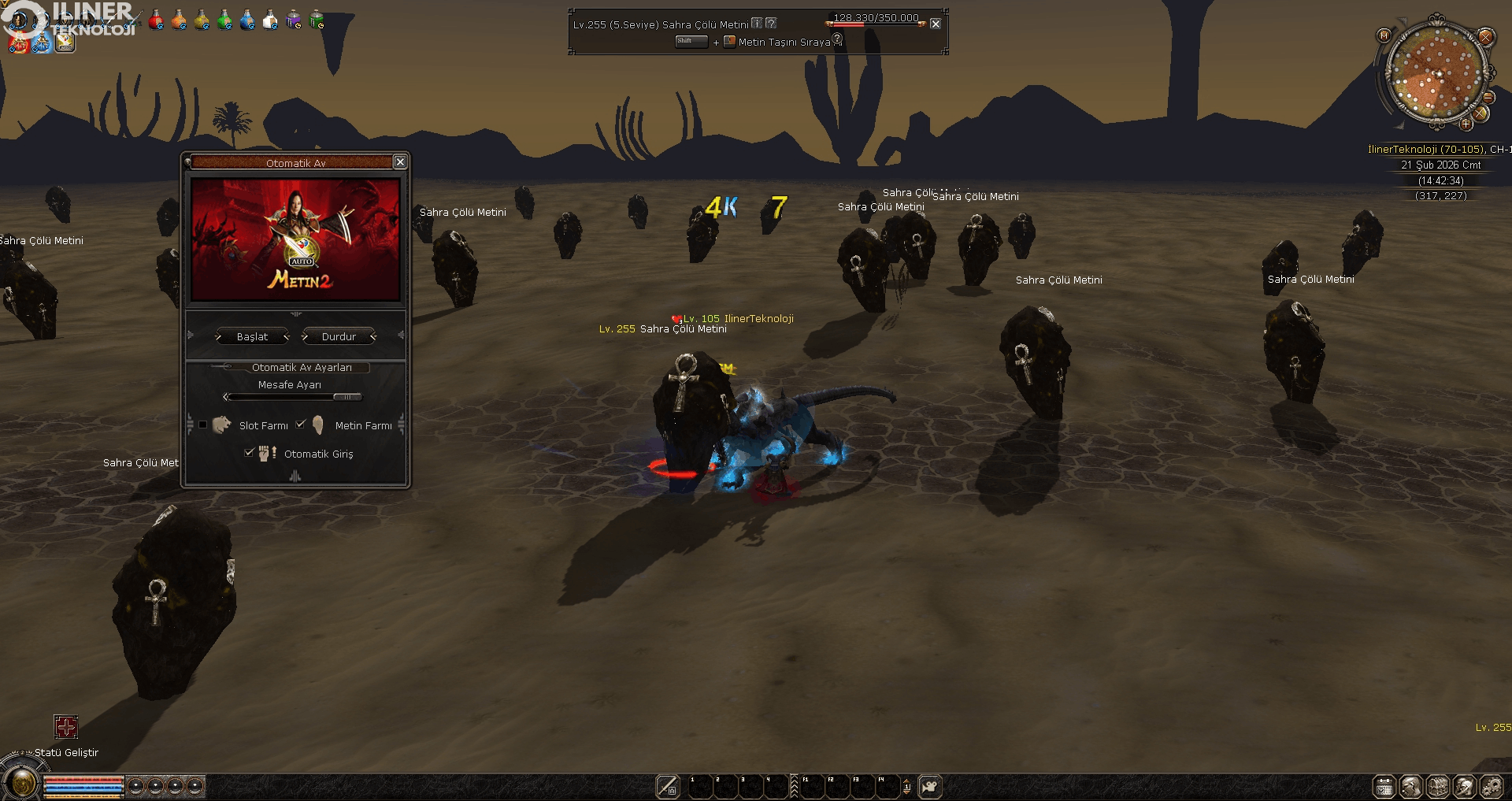Viewport: 1512px width, 801px height.
Task: Click the Durdur button to stop auto hunt
Action: (x=339, y=336)
